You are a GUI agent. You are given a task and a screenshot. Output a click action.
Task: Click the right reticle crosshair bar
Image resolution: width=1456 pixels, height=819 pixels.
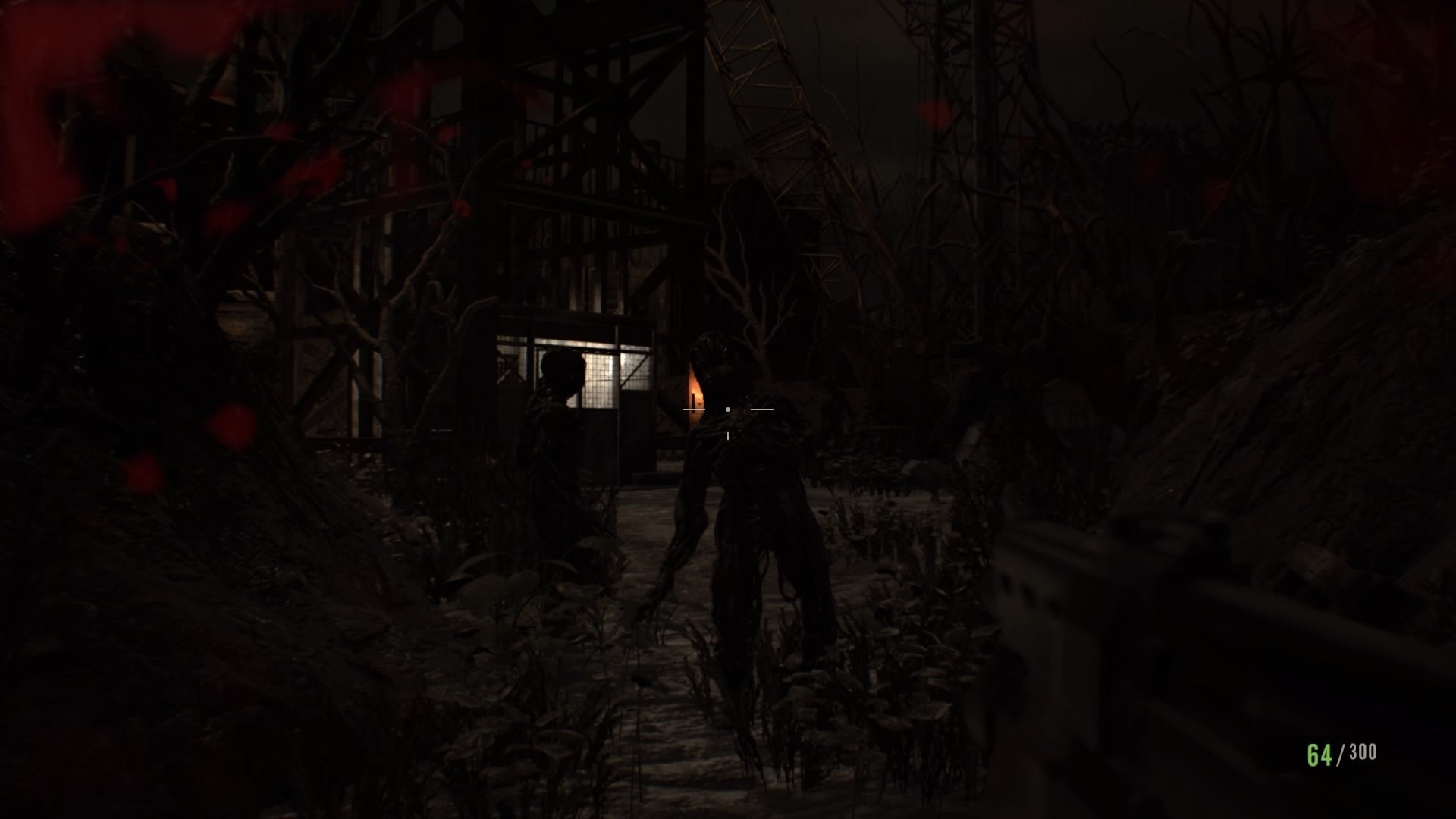point(762,409)
